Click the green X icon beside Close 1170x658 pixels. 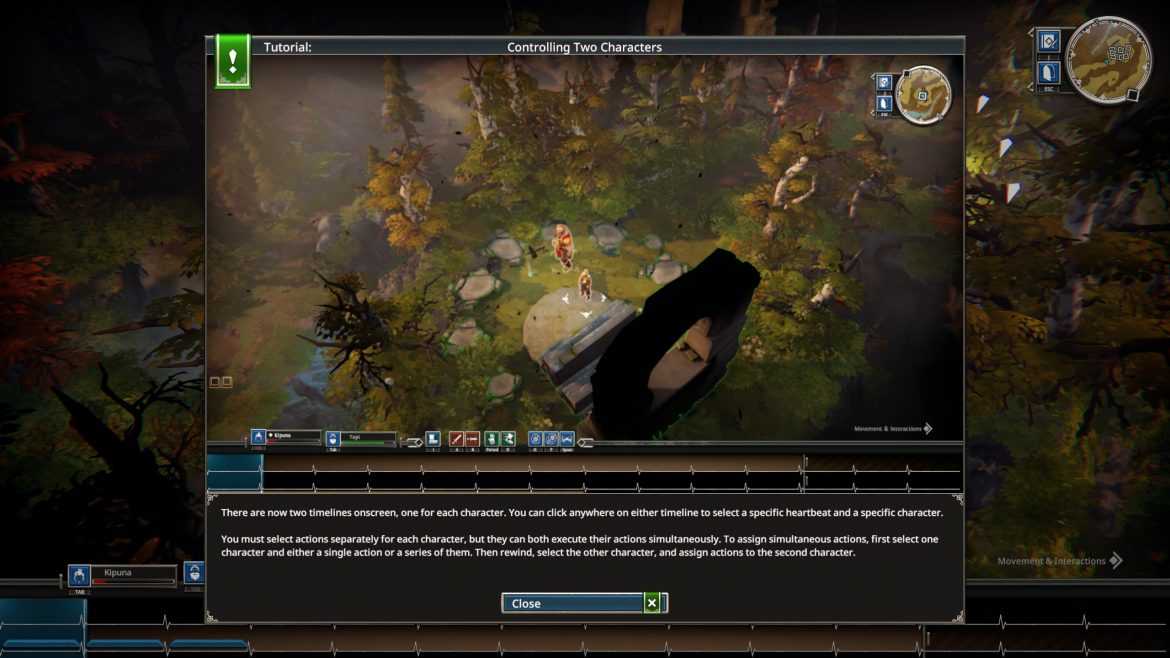coord(652,603)
